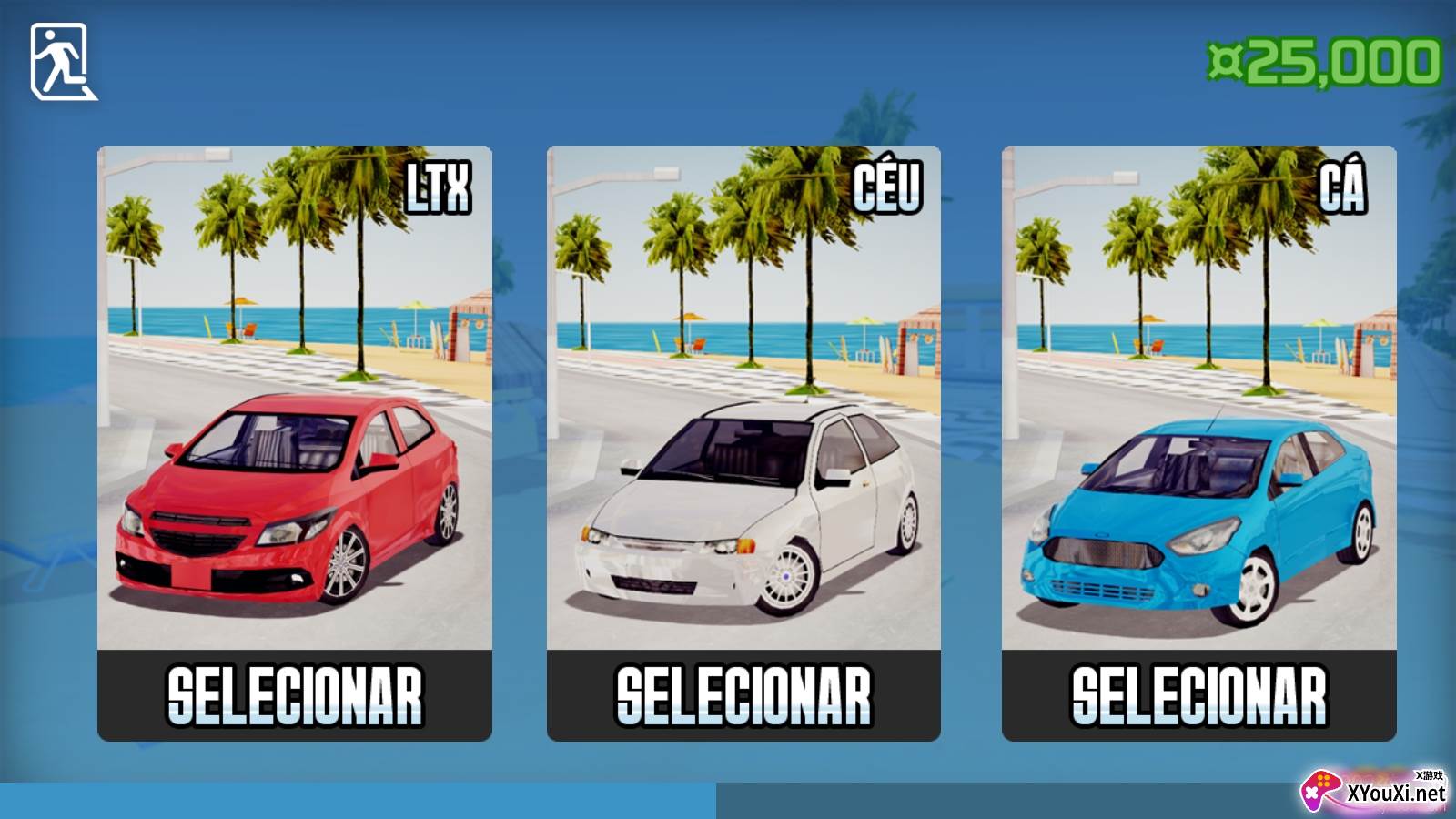This screenshot has width=1456, height=819.
Task: Open the red LTX car thumbnail
Action: [x=294, y=398]
